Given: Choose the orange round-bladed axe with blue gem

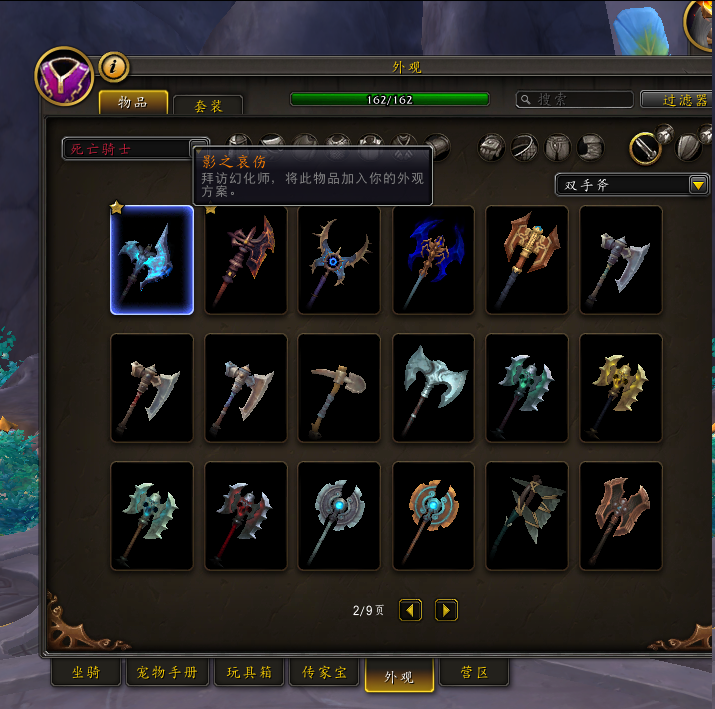Looking at the screenshot, I should (433, 516).
